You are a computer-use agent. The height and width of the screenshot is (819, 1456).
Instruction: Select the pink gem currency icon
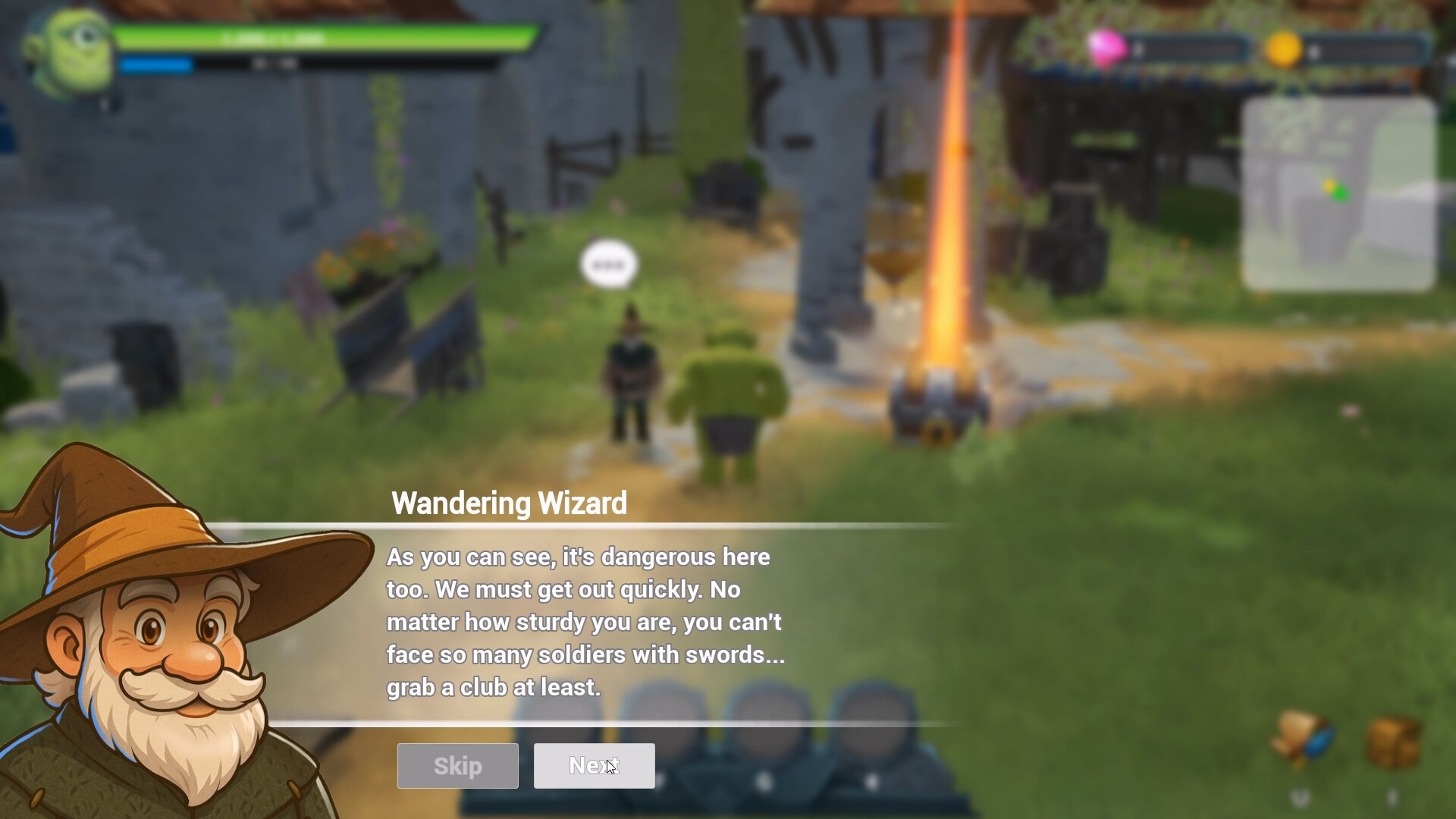pos(1106,49)
